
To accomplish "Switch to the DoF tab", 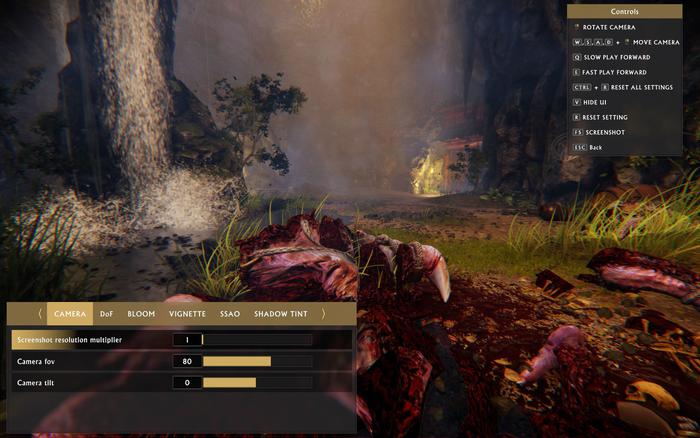I will (x=106, y=314).
